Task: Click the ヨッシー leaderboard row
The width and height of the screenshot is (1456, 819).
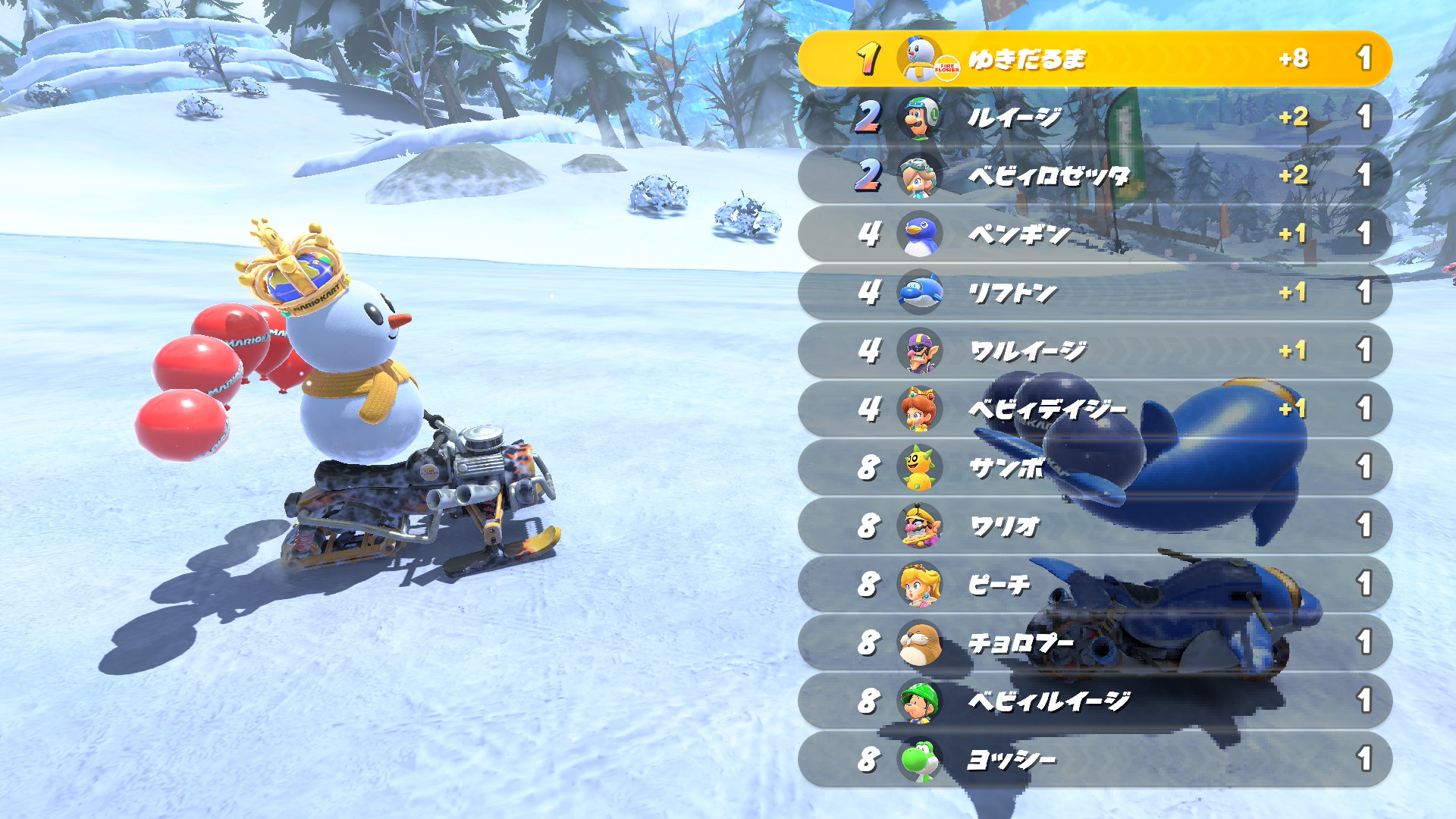Action: coord(1094,759)
